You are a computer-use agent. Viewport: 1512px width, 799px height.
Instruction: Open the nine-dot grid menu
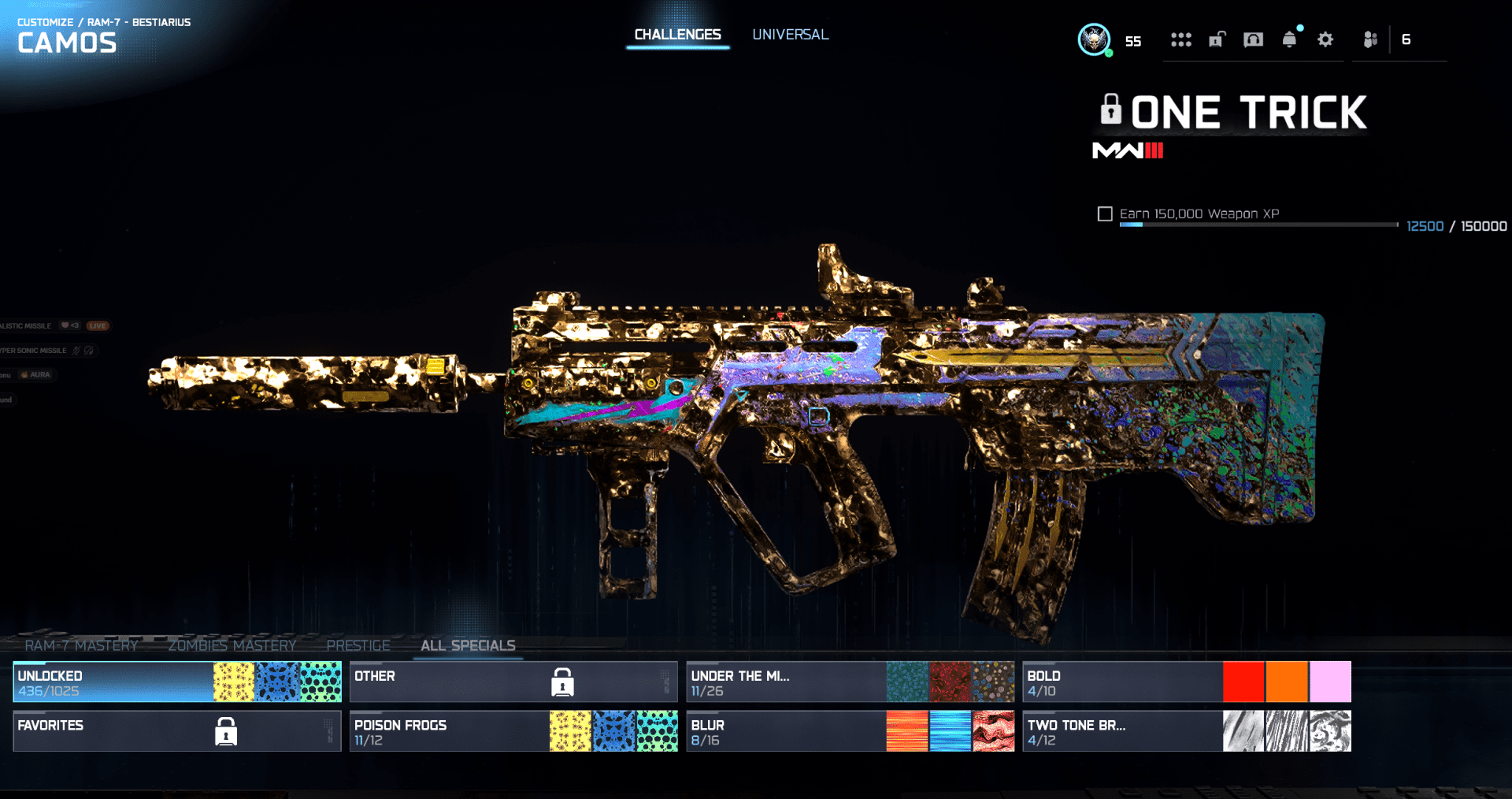[x=1180, y=39]
